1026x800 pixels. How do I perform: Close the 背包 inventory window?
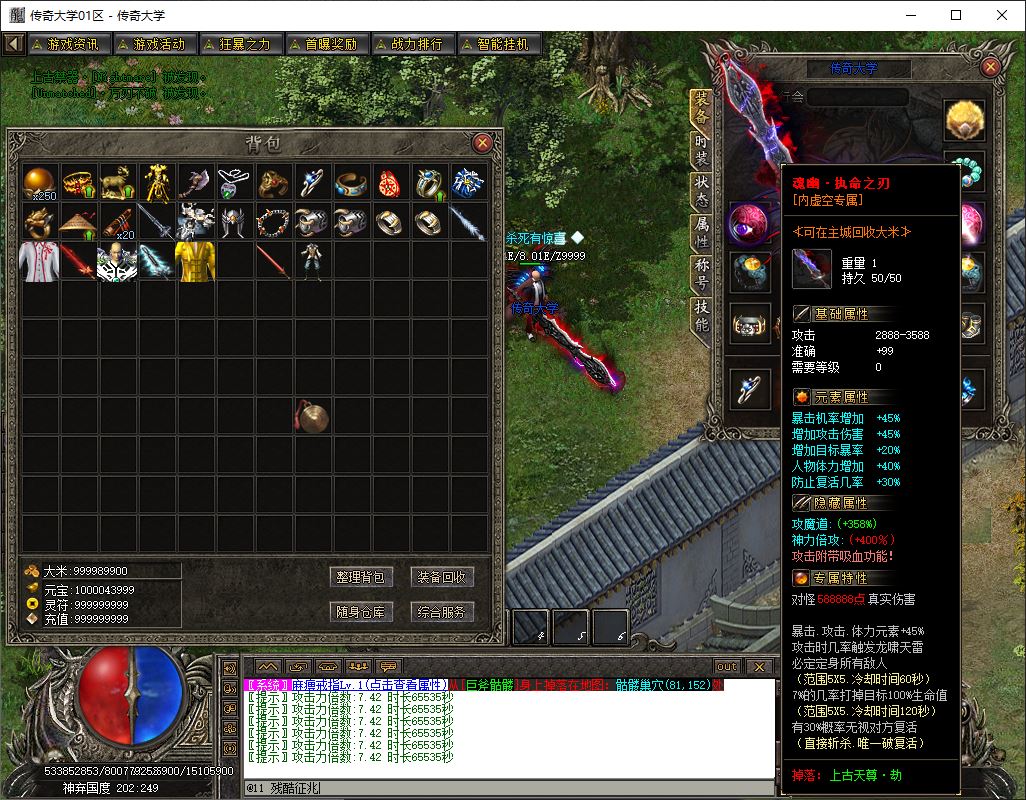click(x=482, y=143)
